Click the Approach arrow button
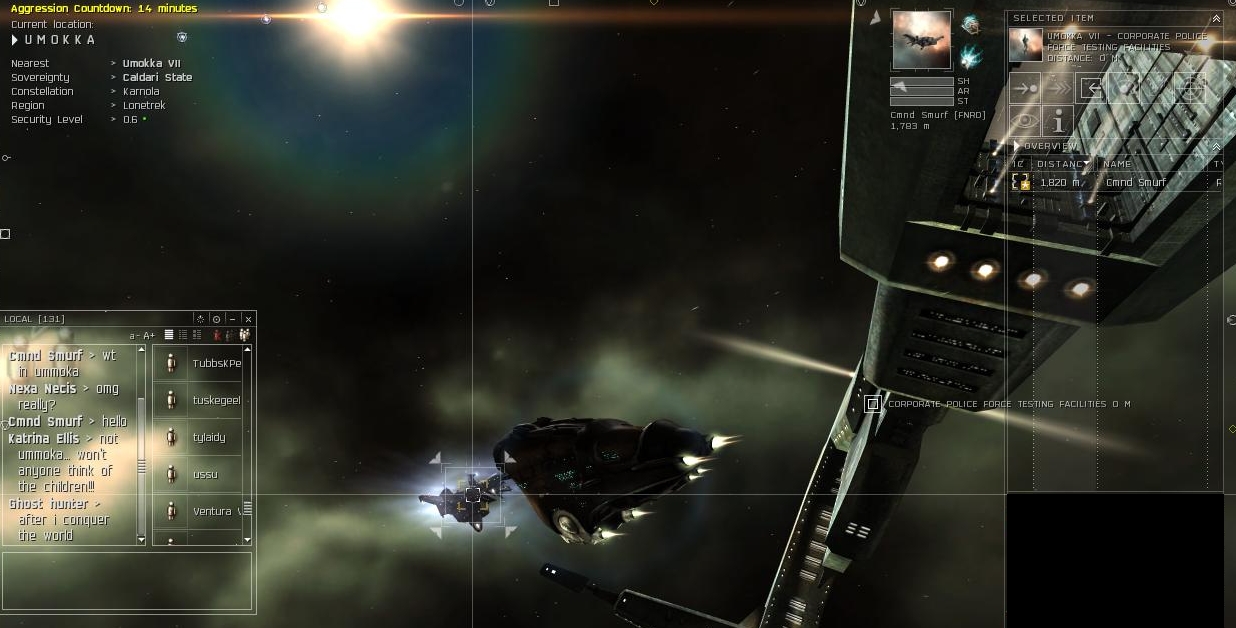This screenshot has height=628, width=1236. click(x=1024, y=88)
